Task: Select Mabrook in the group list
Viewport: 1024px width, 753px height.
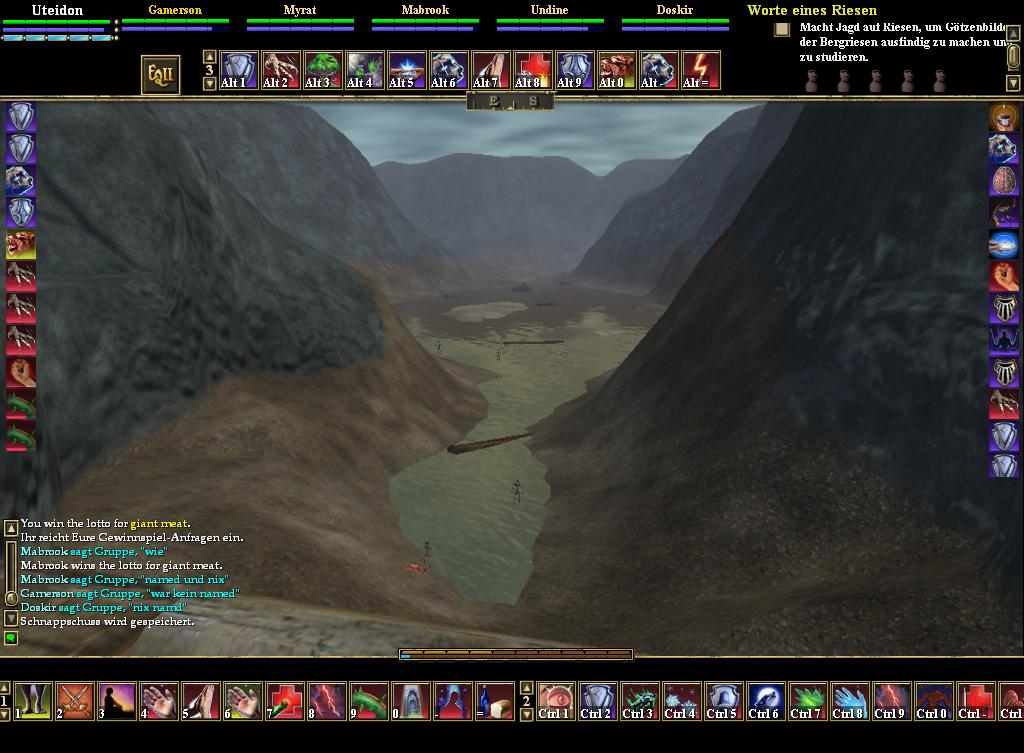Action: point(425,10)
